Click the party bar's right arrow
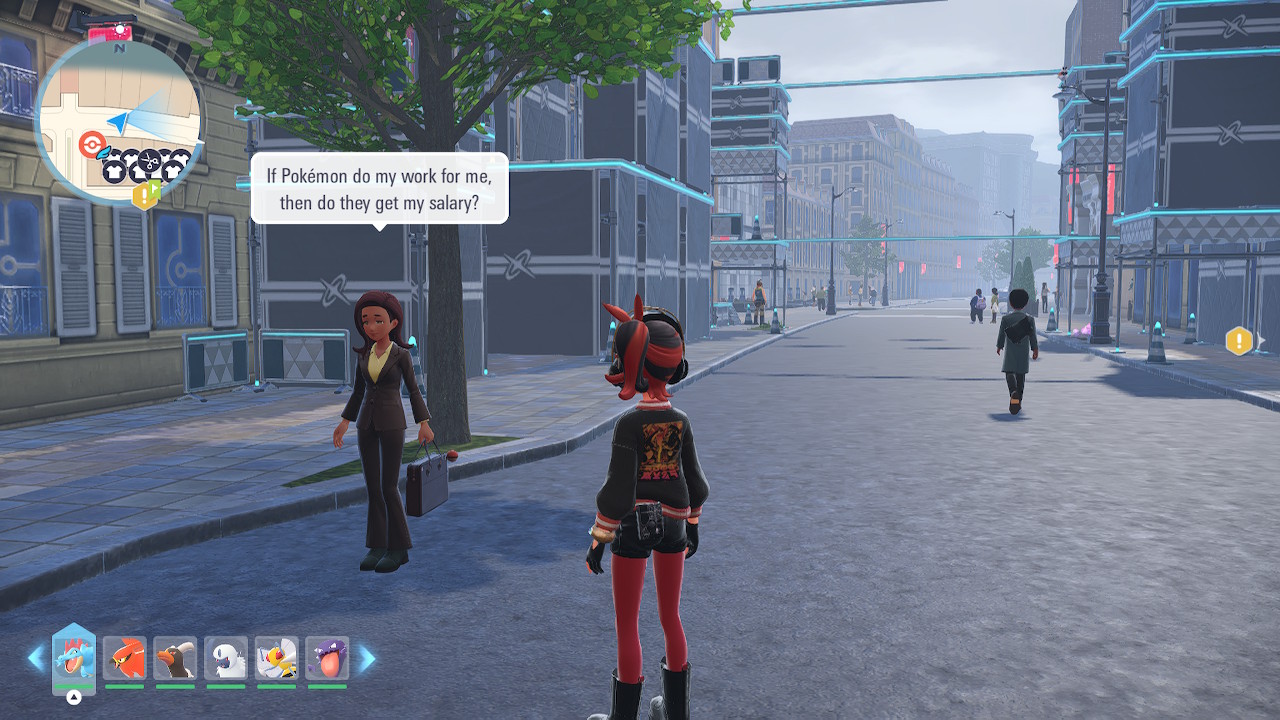Image resolution: width=1280 pixels, height=720 pixels. [x=367, y=658]
